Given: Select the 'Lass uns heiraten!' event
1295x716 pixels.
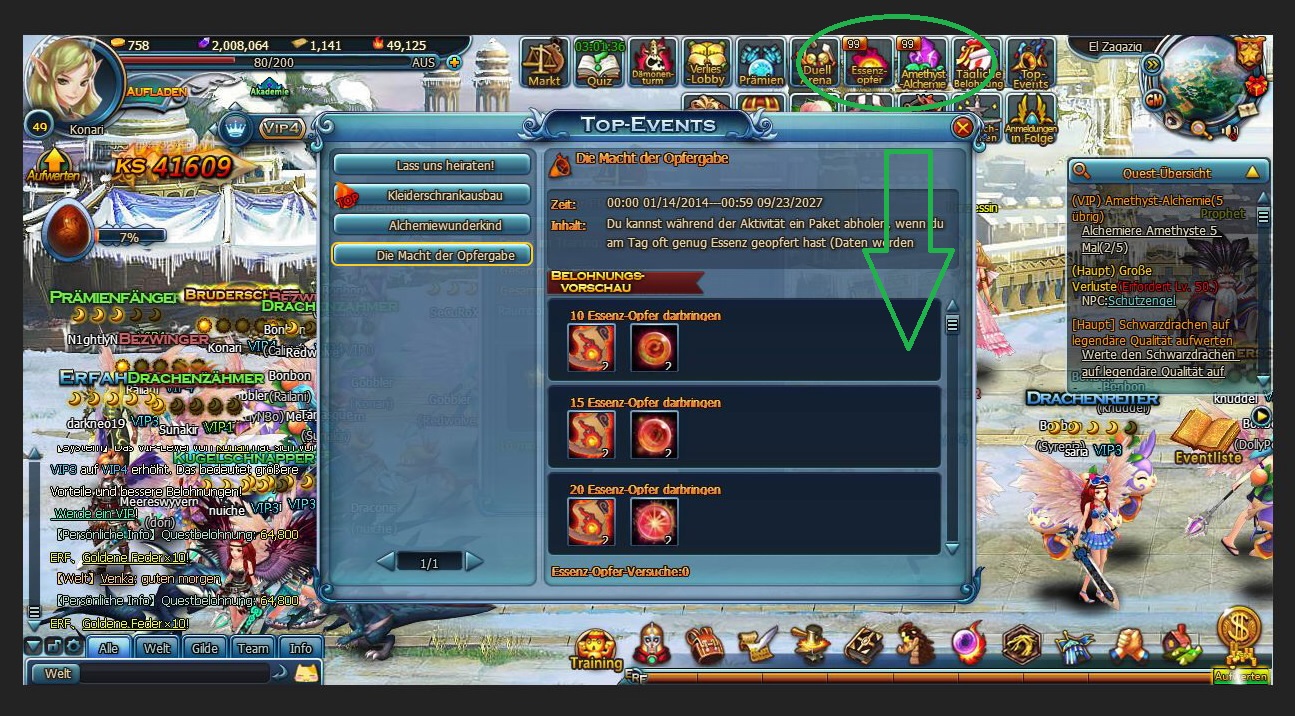Looking at the screenshot, I should point(431,164).
